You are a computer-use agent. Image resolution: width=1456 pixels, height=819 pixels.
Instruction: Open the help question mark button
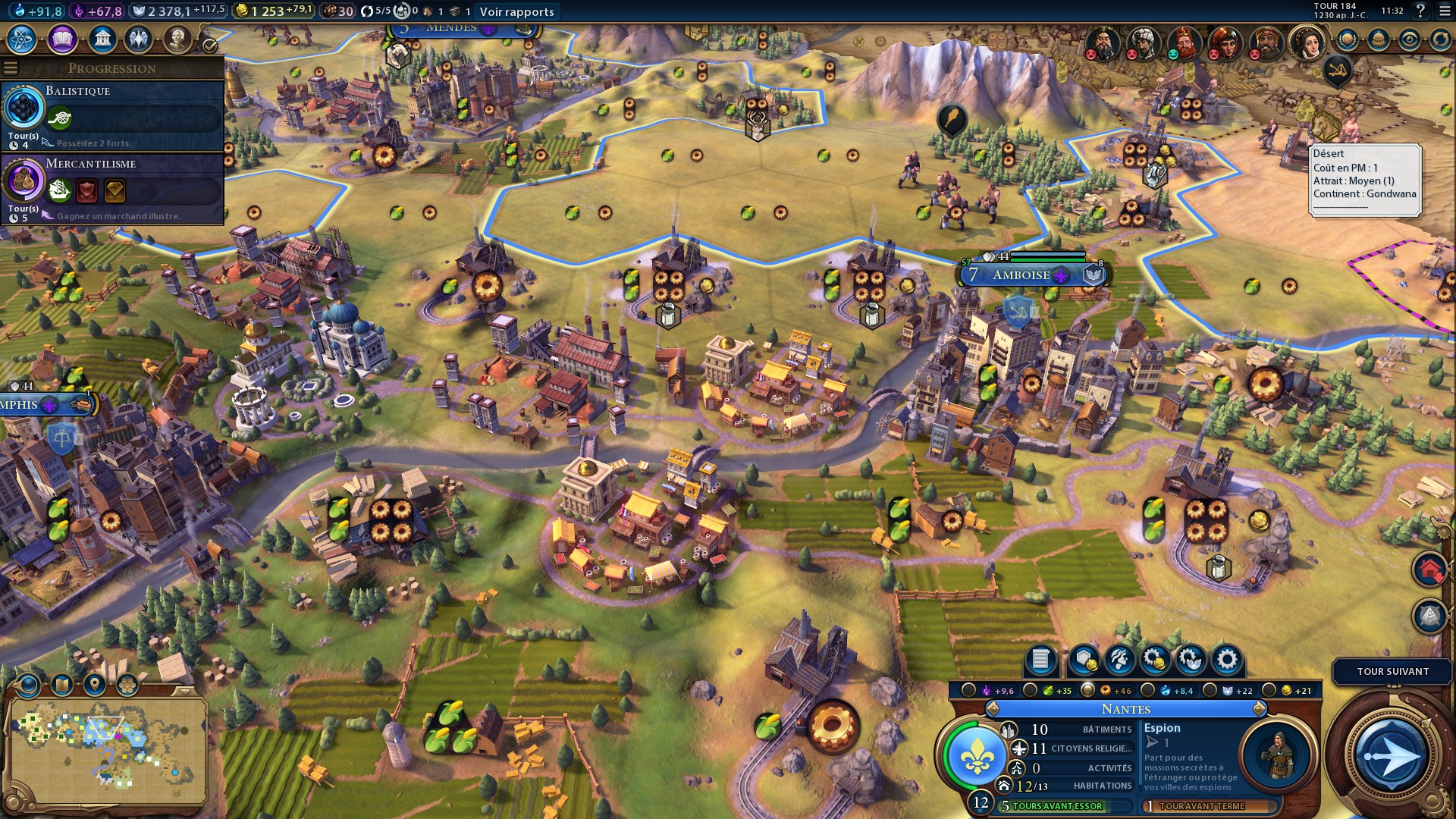point(1420,11)
